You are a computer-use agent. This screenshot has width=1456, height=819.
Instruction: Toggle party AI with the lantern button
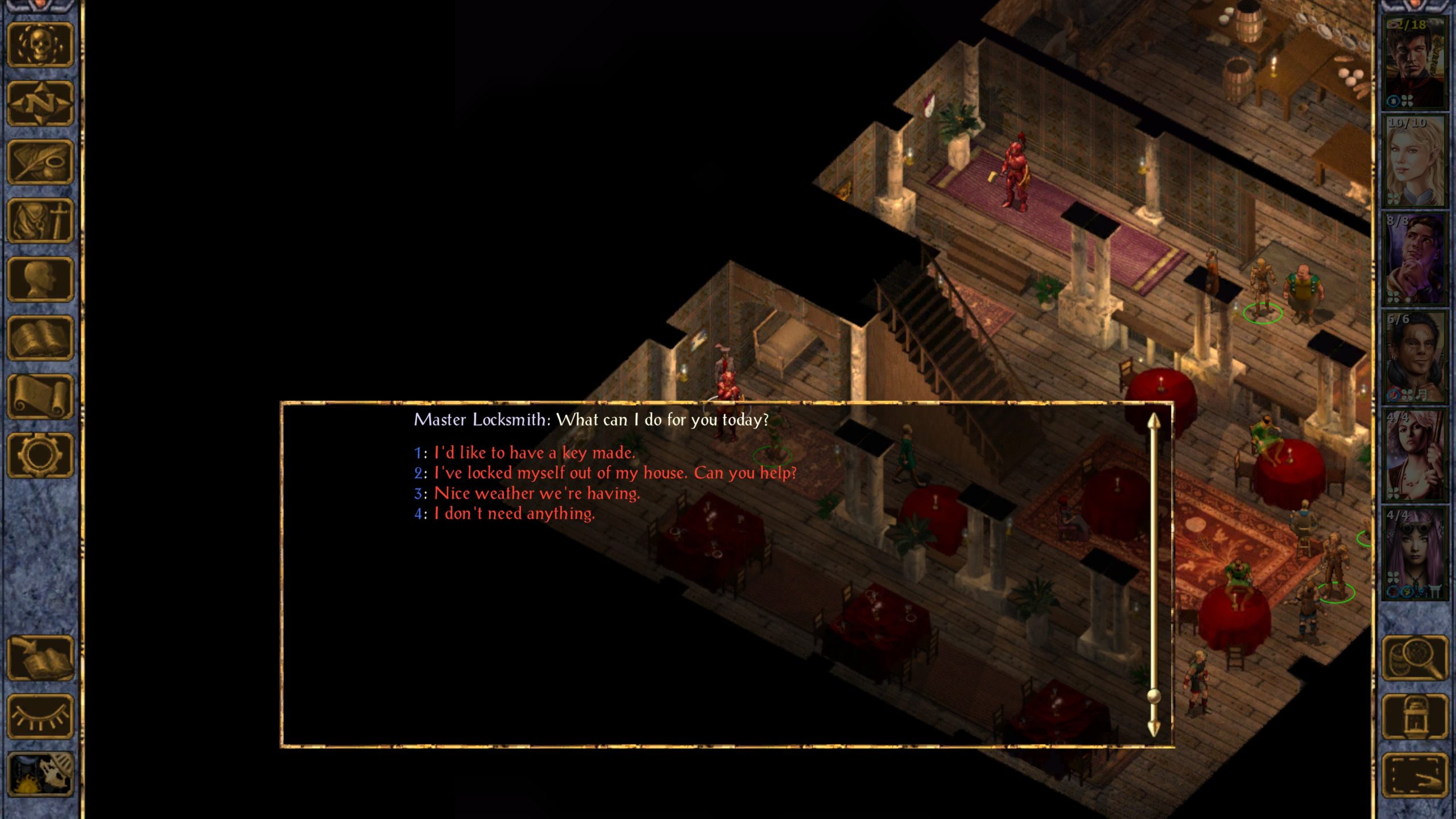tap(1414, 717)
